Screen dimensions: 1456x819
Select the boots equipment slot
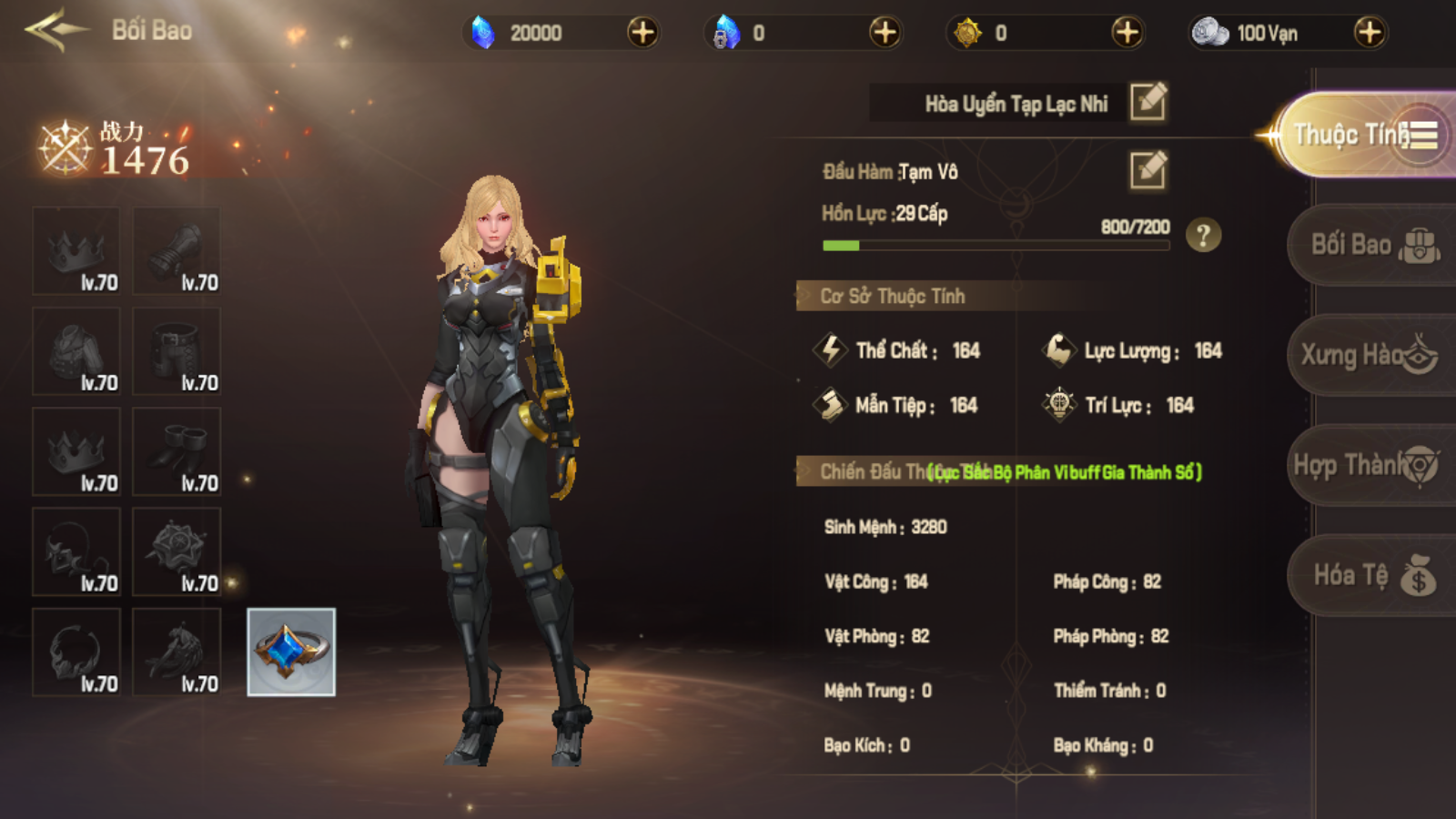pyautogui.click(x=177, y=451)
